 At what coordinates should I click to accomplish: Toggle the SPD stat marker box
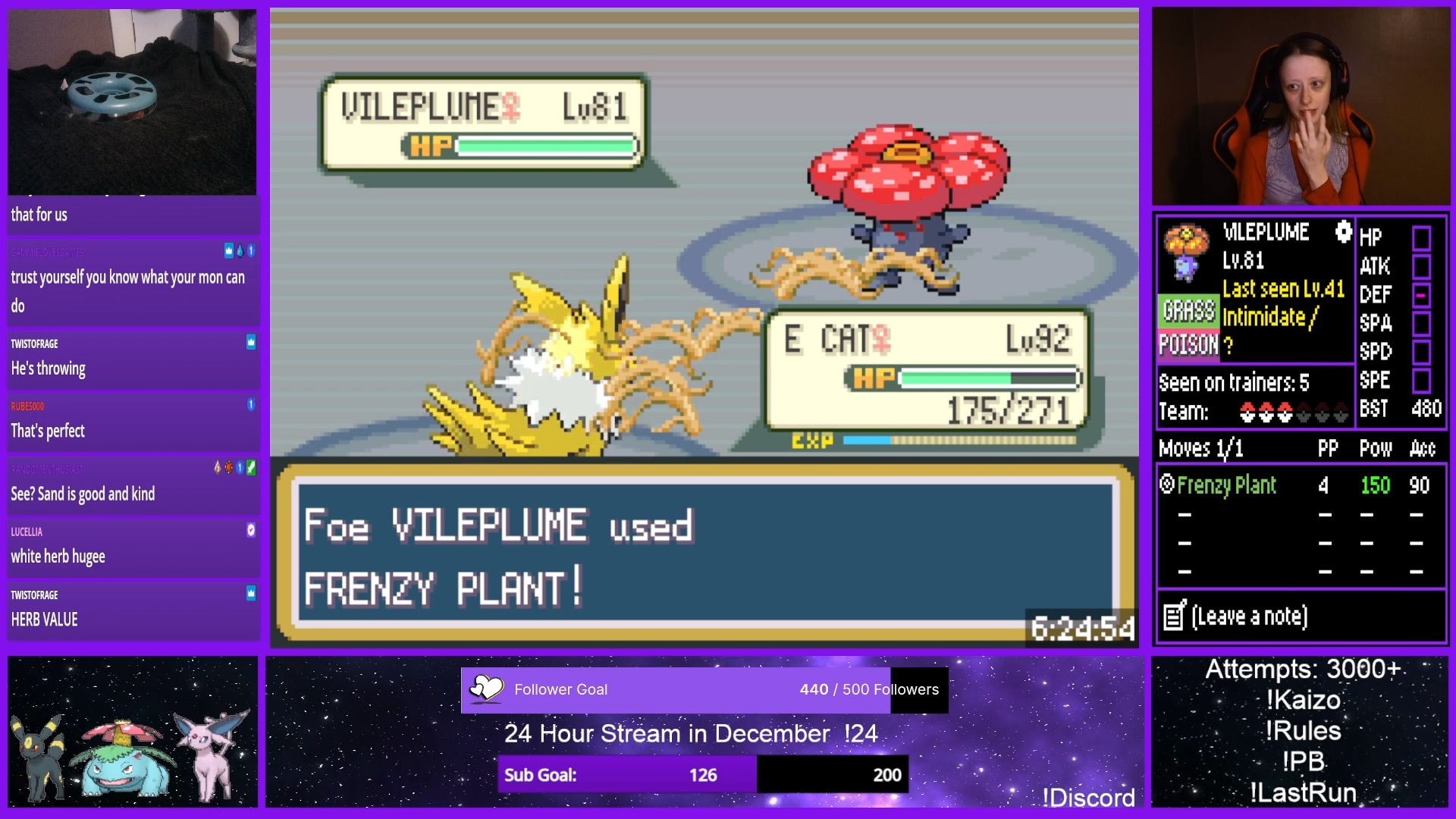1421,352
